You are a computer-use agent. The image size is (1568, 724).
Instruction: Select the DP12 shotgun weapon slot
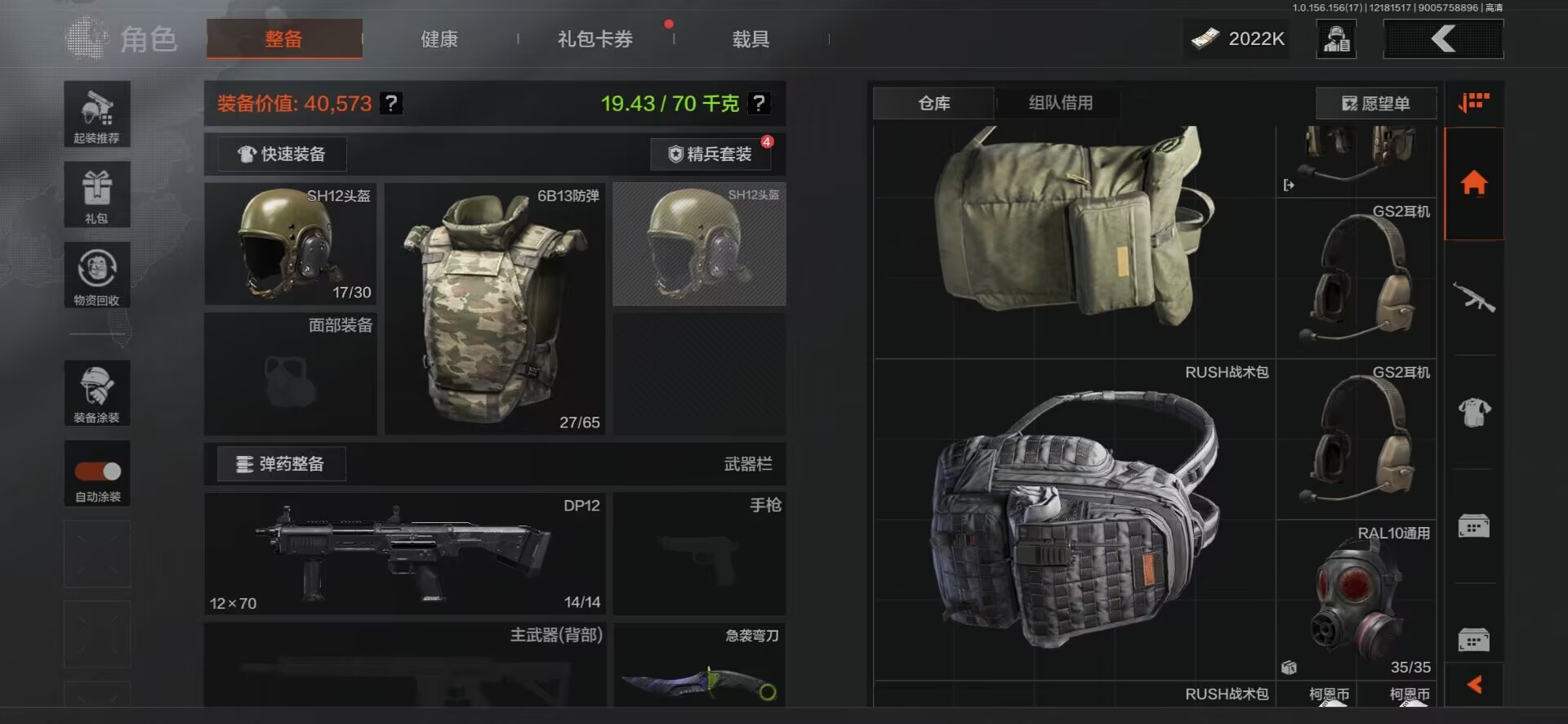(x=405, y=553)
